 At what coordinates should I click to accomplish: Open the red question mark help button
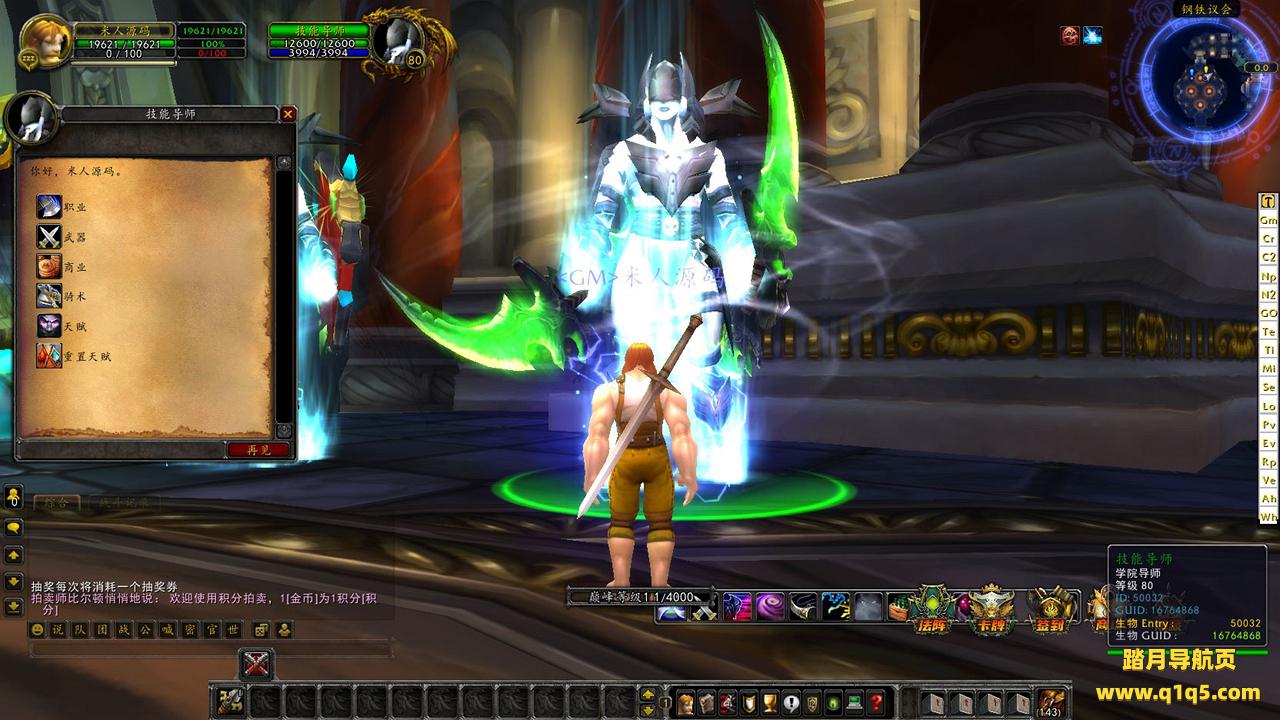coord(876,701)
